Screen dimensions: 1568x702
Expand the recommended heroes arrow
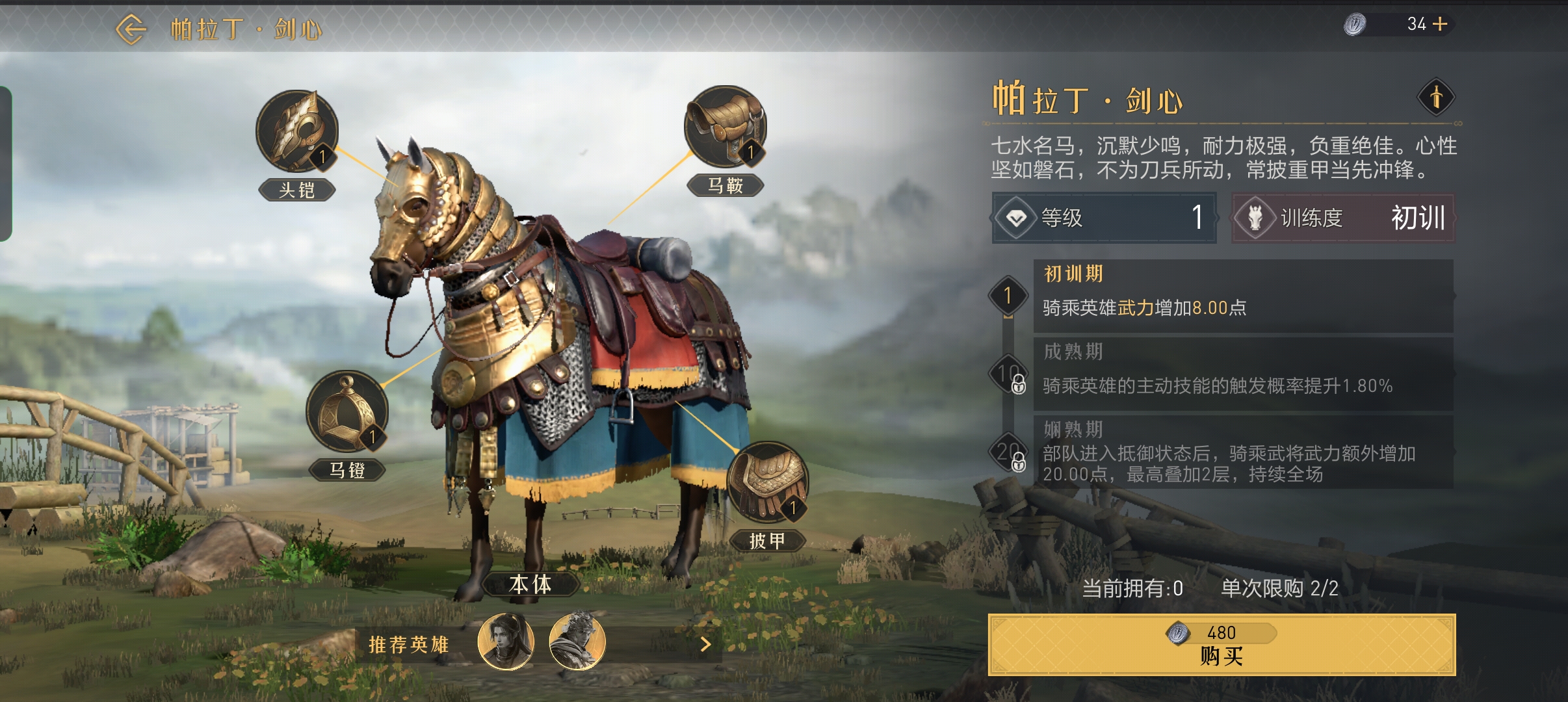click(x=706, y=644)
